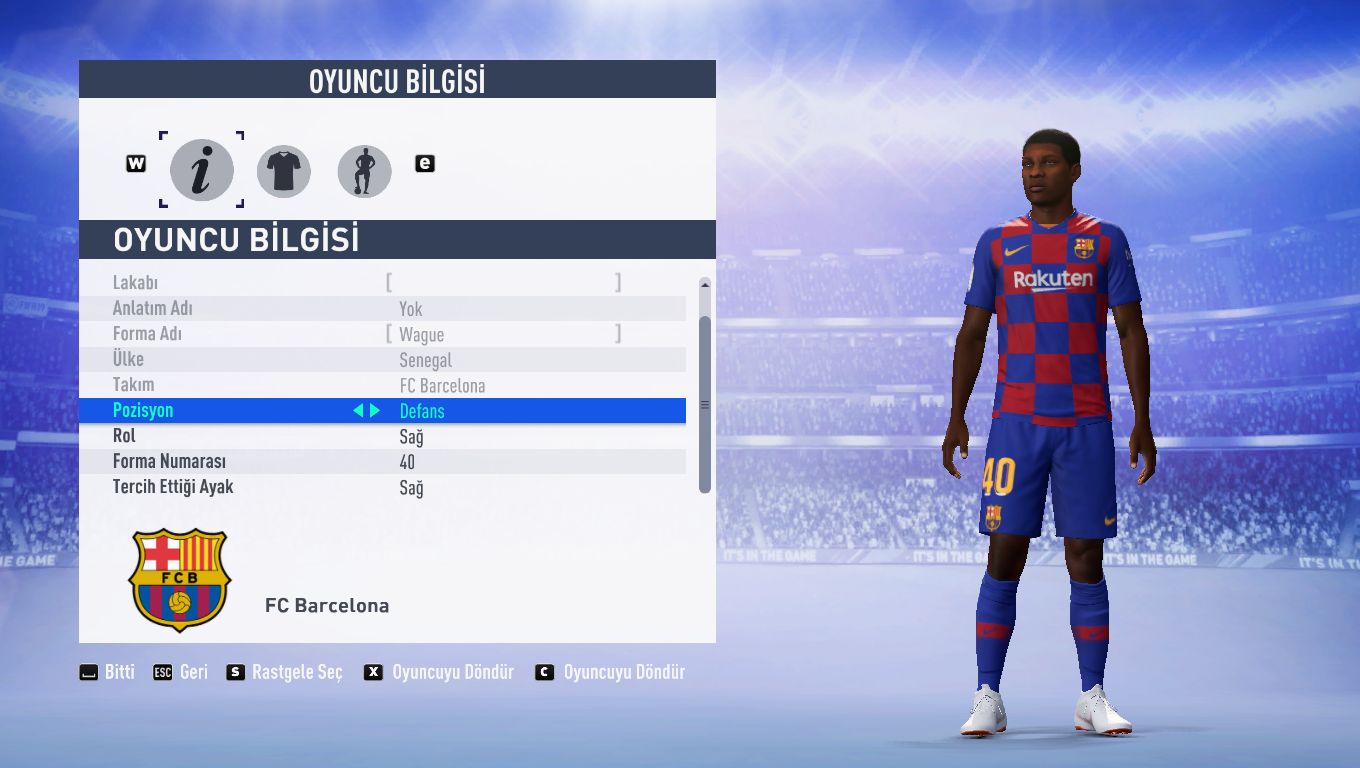
Task: Choose Rastgele Seç random option
Action: 285,672
